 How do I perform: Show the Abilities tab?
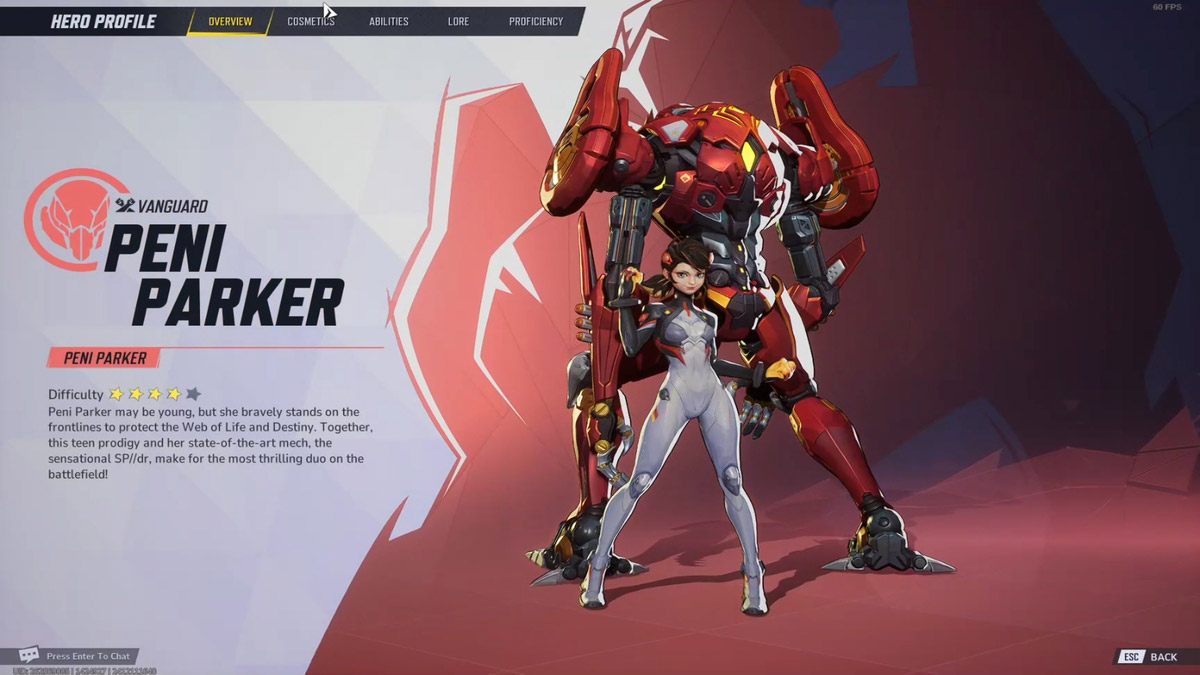(x=388, y=21)
